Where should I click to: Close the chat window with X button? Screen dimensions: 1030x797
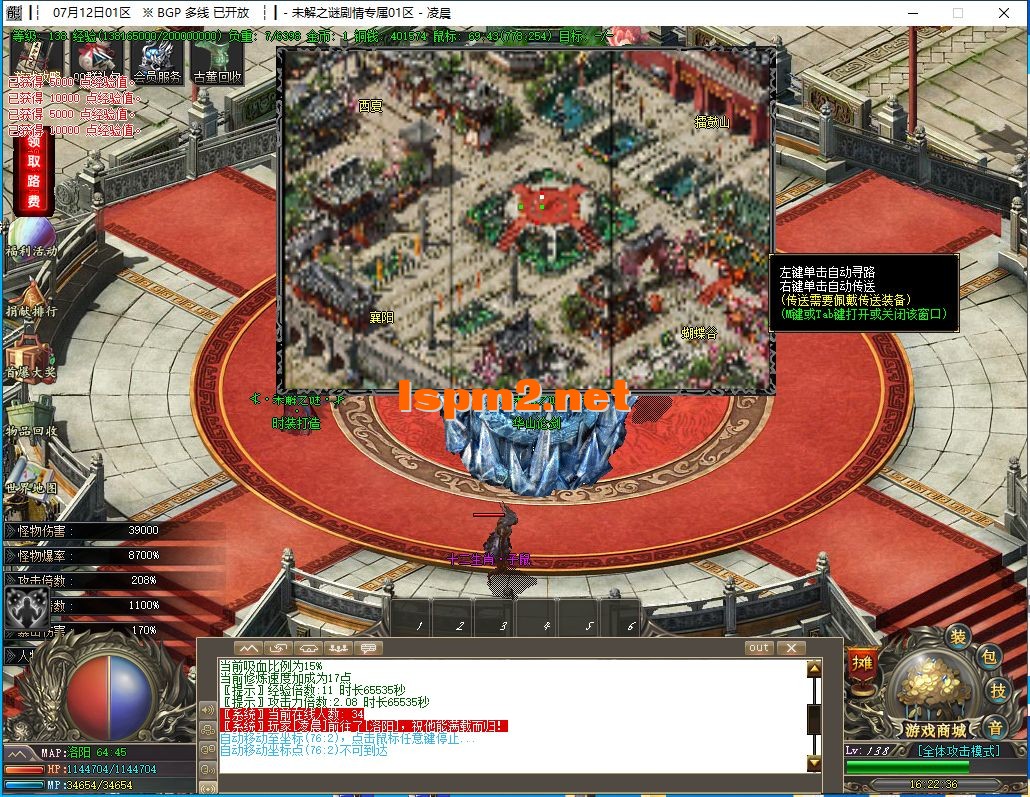[x=791, y=648]
